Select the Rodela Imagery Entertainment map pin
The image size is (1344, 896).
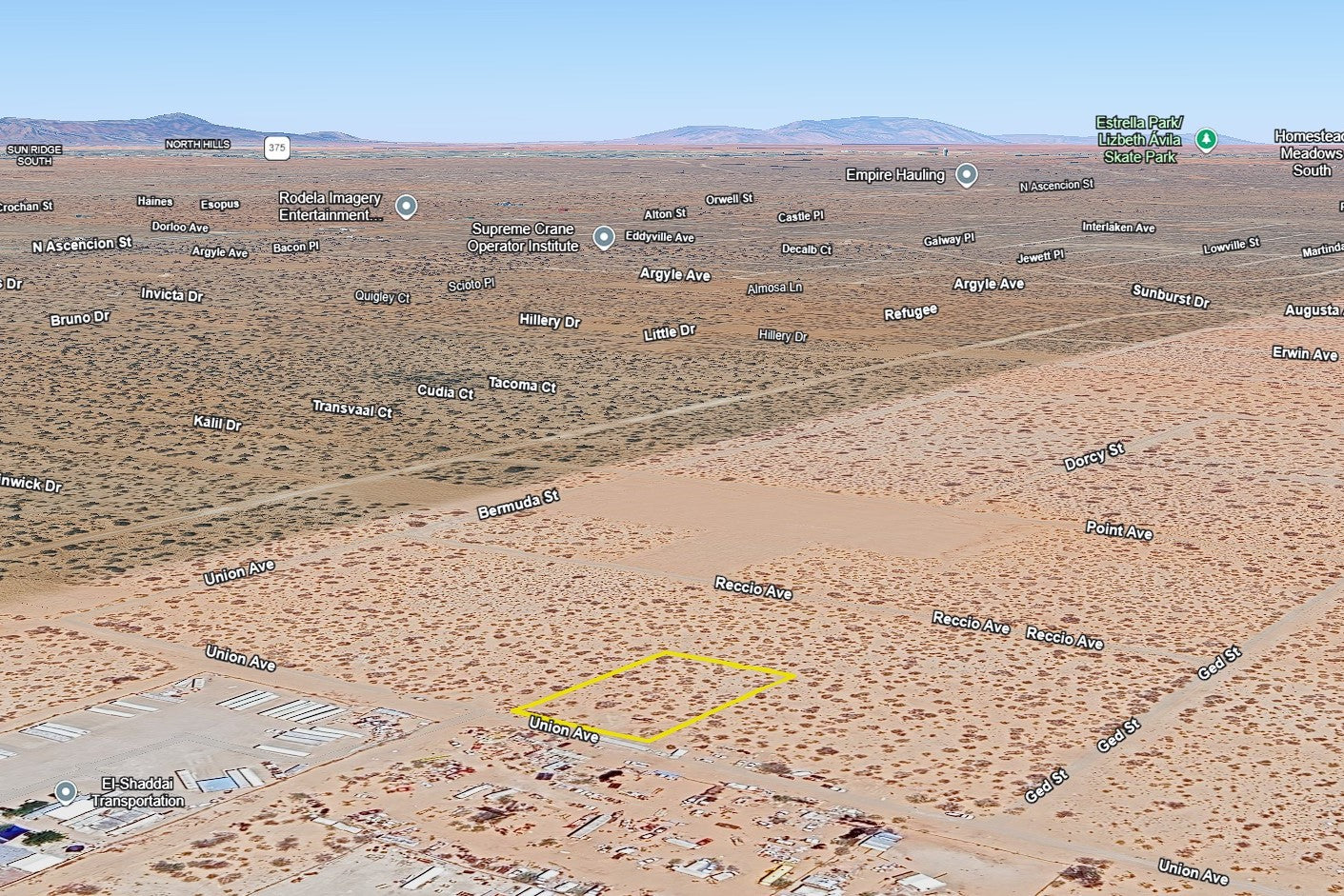coord(407,207)
